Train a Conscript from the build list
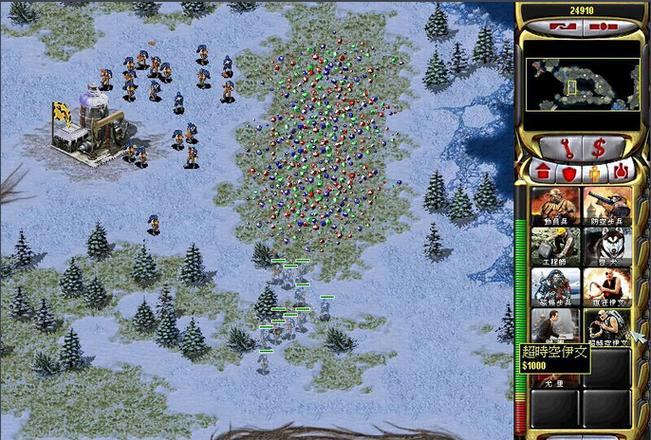 (555, 205)
